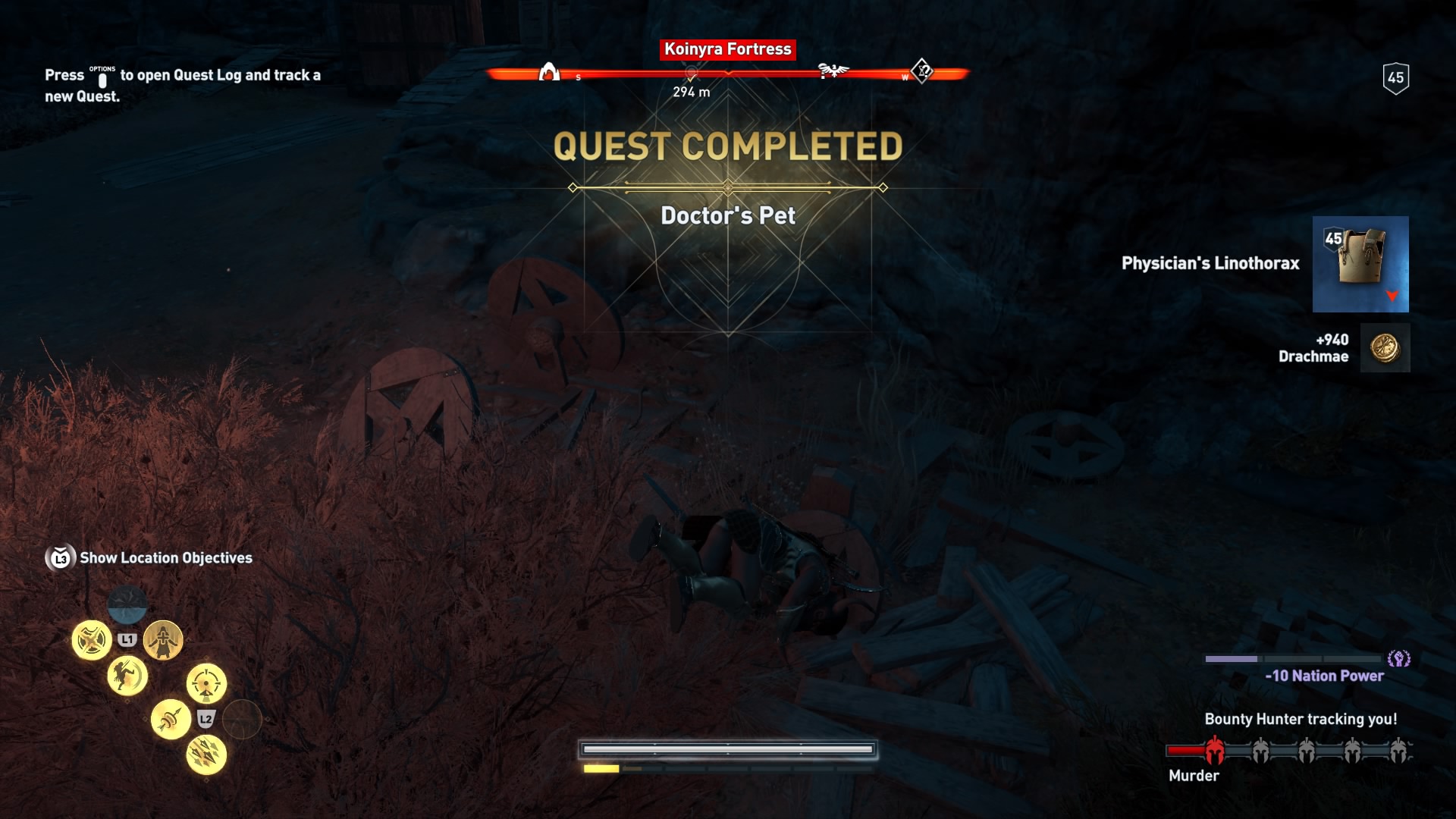The height and width of the screenshot is (819, 1456).
Task: Open the mystery quest diamond marker on compass
Action: click(x=921, y=71)
